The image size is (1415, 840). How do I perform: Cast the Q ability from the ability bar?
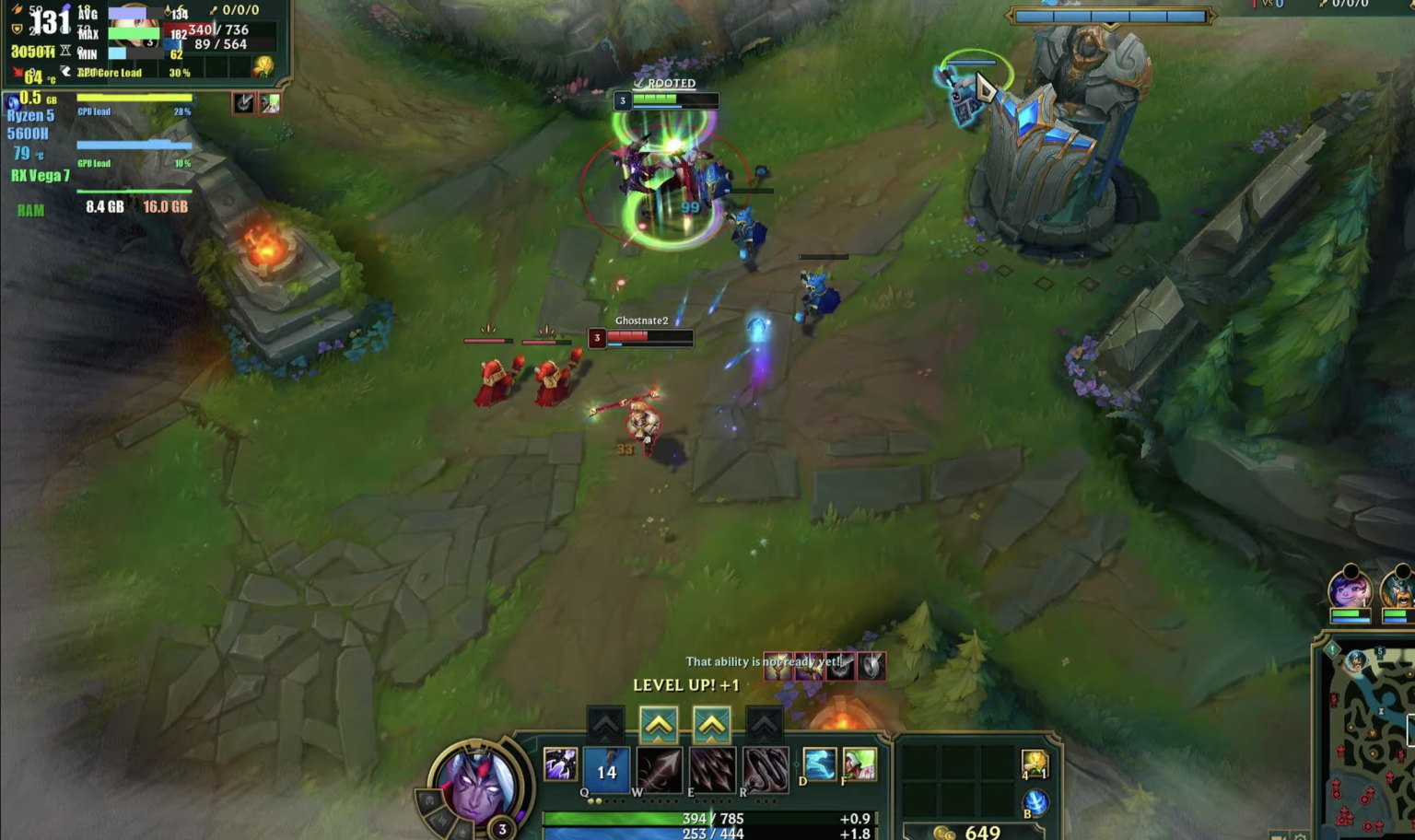tap(605, 768)
